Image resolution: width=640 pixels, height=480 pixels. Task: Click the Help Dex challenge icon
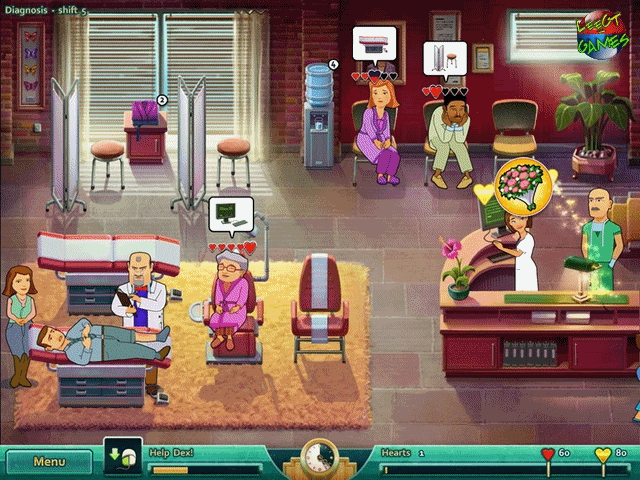tap(116, 460)
